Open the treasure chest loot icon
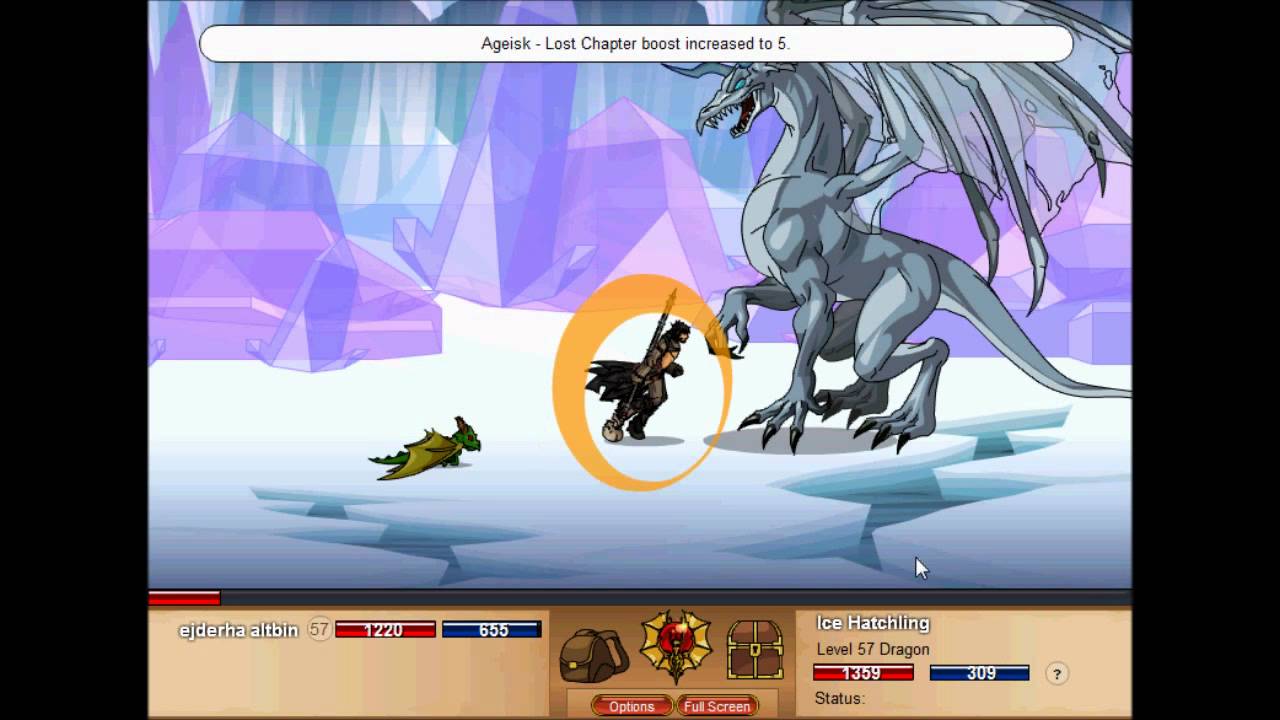Image resolution: width=1280 pixels, height=720 pixels. pyautogui.click(x=755, y=650)
